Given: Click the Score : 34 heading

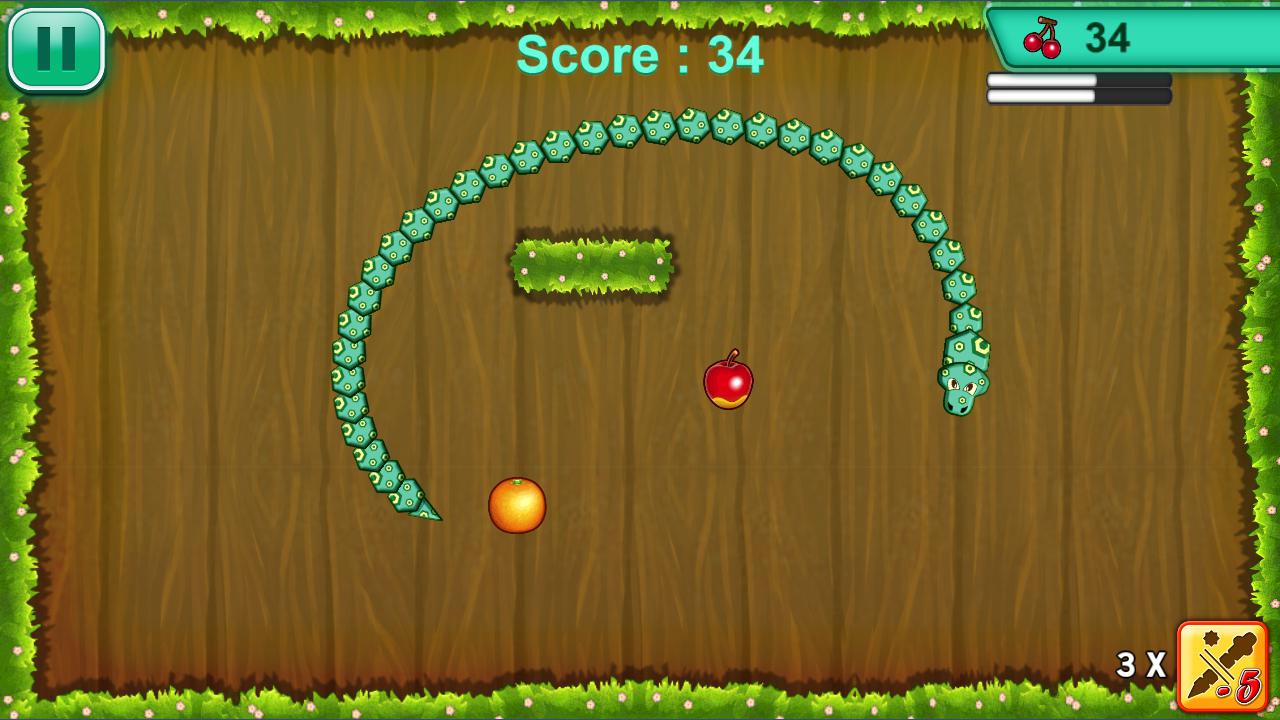Looking at the screenshot, I should tap(639, 55).
